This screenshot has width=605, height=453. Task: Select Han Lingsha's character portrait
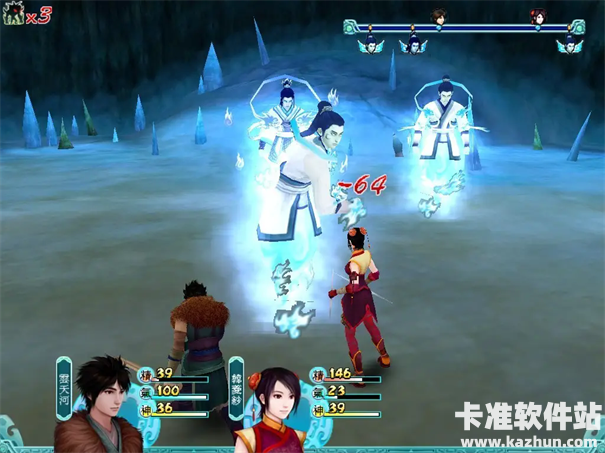click(270, 405)
